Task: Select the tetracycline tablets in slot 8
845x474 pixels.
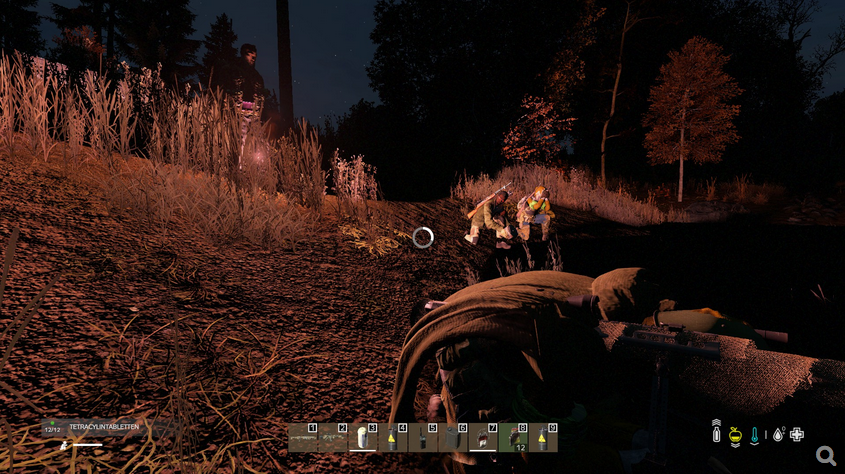Action: 513,437
